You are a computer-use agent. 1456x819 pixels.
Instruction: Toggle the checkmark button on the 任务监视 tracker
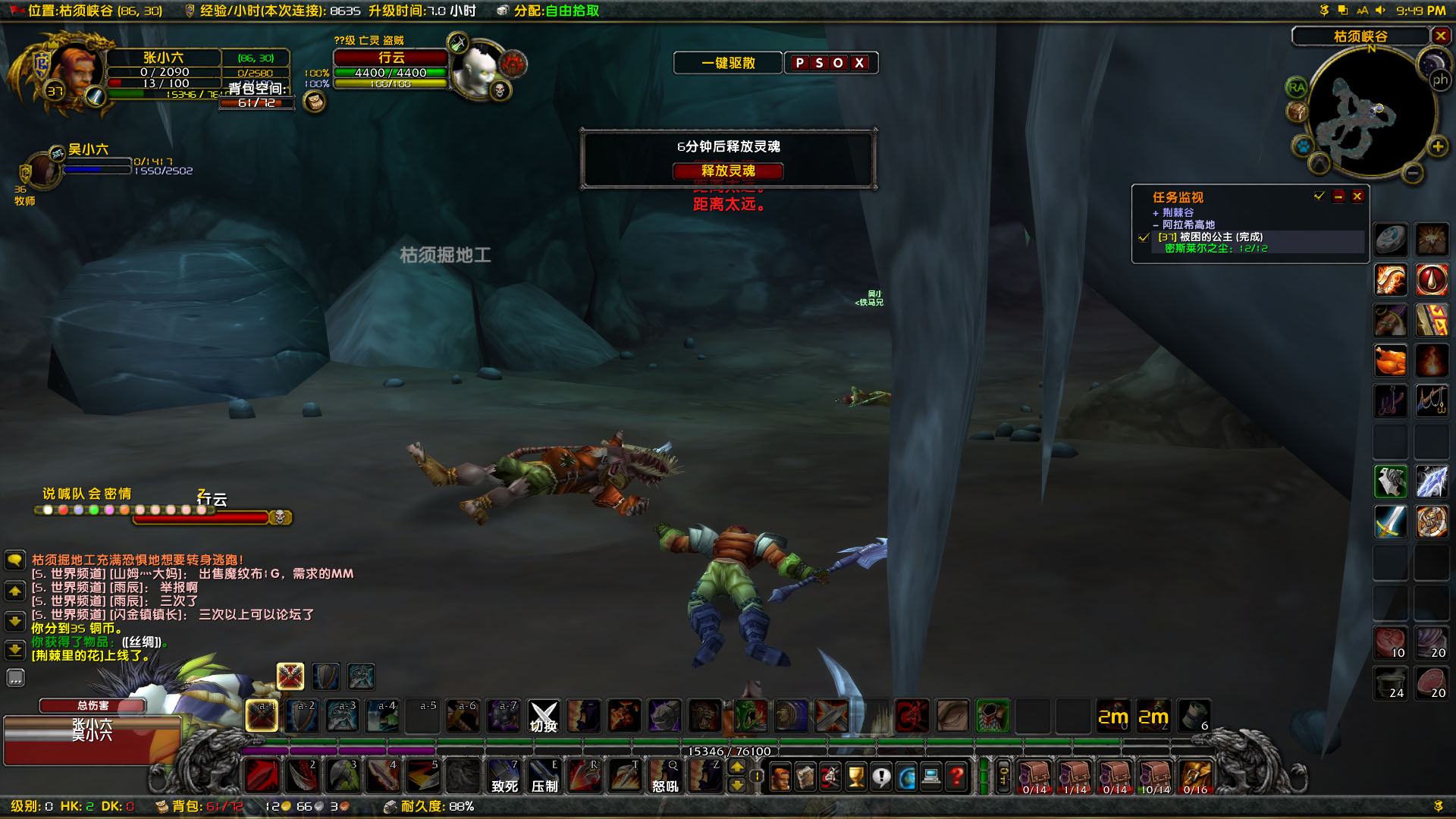point(1318,196)
